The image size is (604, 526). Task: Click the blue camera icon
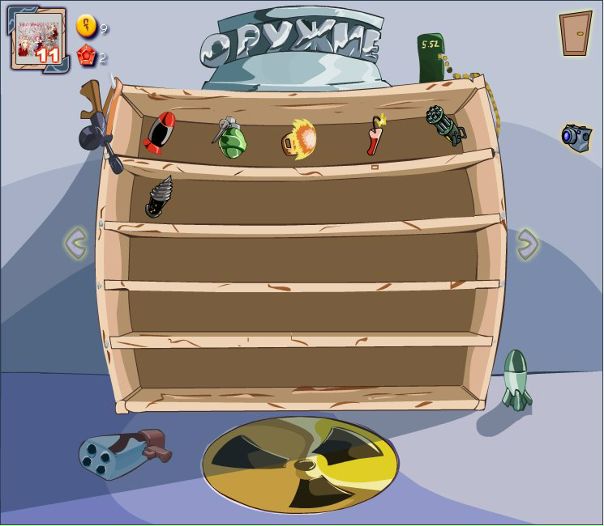coord(575,137)
